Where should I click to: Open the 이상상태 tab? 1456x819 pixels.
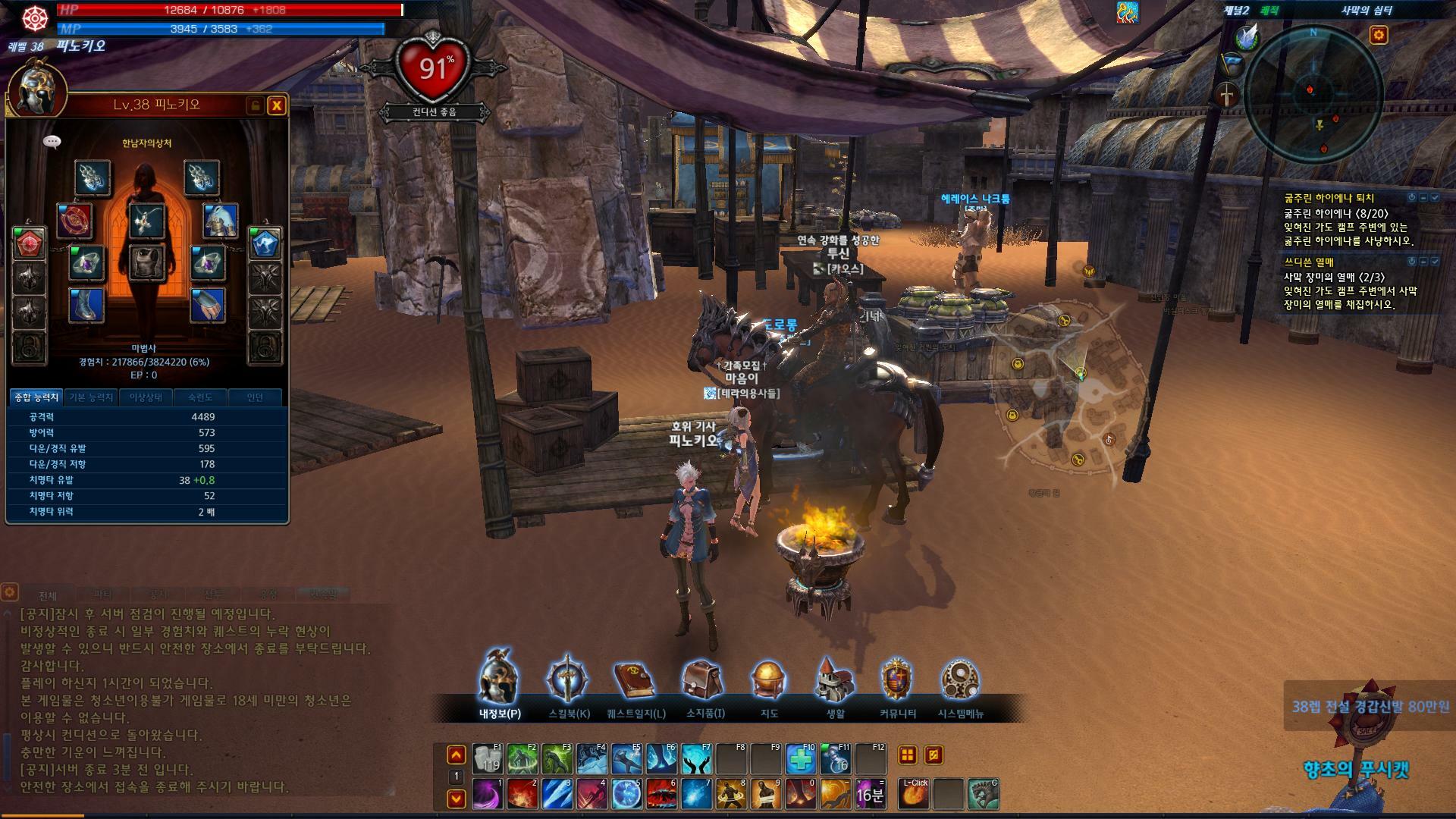146,397
